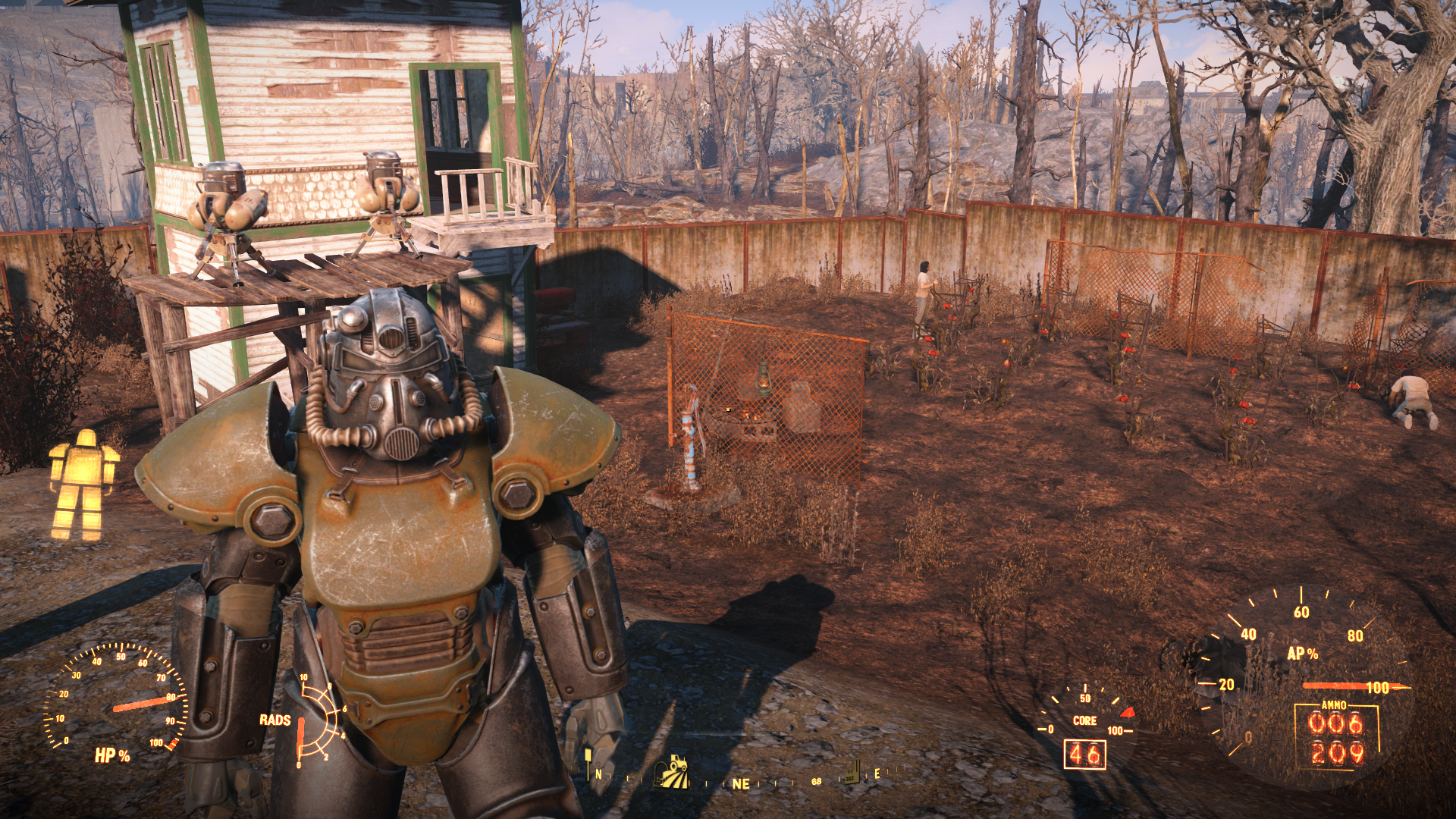Select the factory marker on the compass
This screenshot has width=1456, height=819.
pos(853,770)
